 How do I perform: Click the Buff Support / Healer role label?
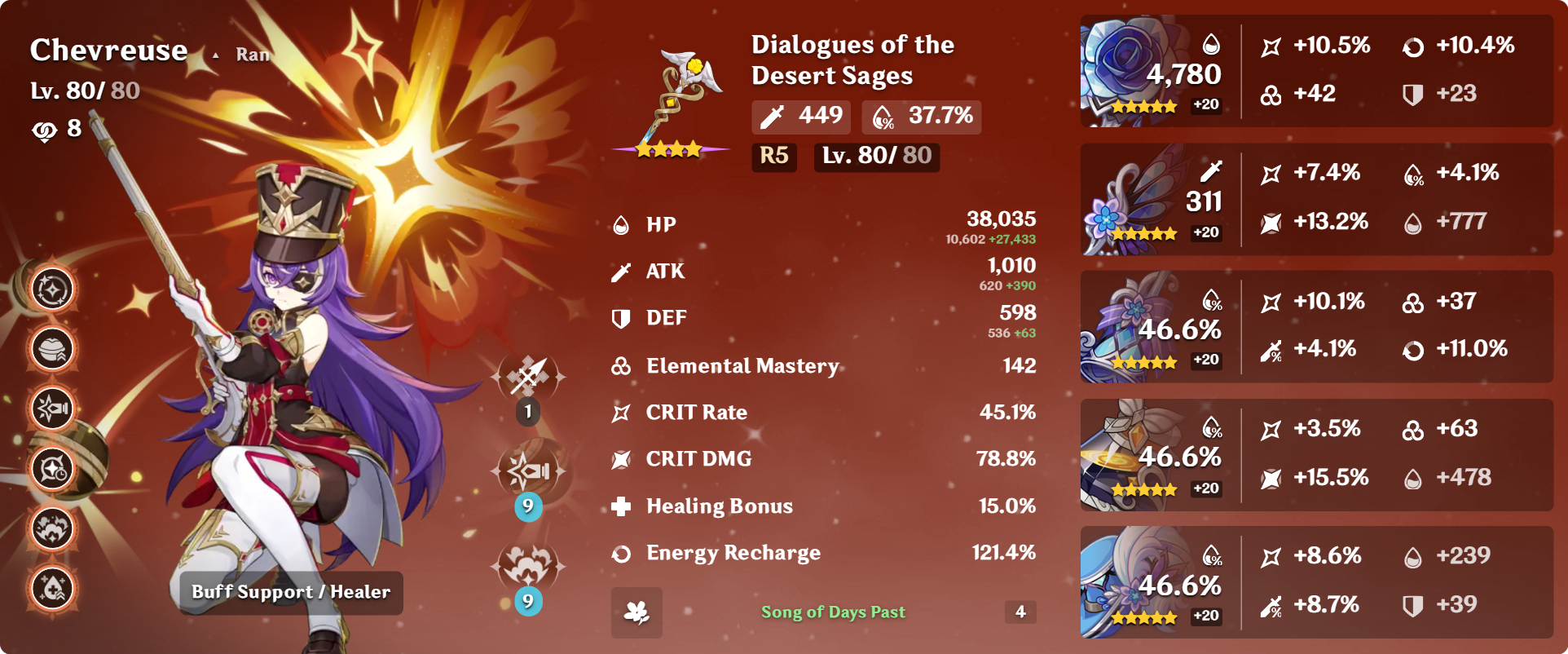click(x=291, y=592)
